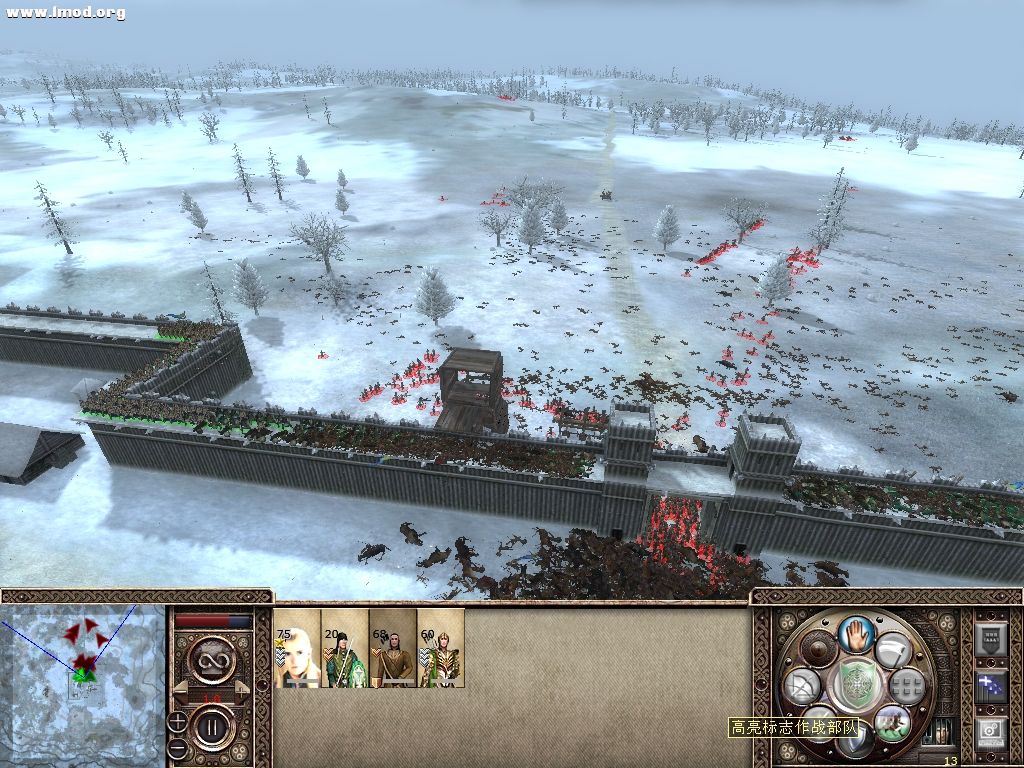Open the group formations grid button
1024x768 pixels.
tap(906, 686)
